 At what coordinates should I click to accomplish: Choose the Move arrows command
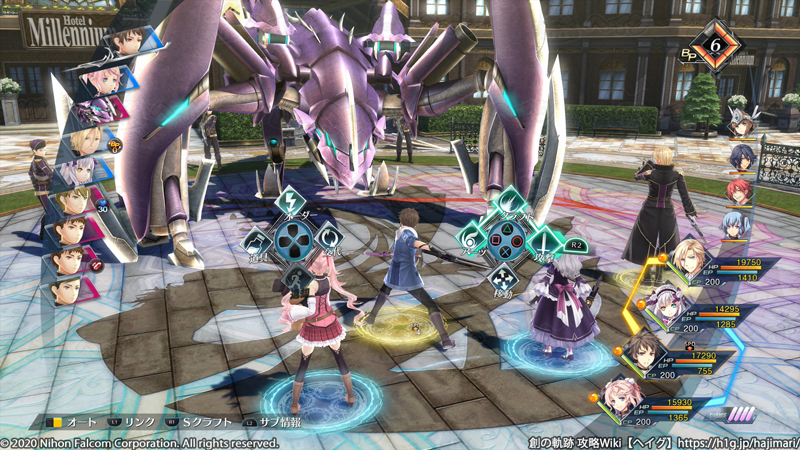pos(507,278)
